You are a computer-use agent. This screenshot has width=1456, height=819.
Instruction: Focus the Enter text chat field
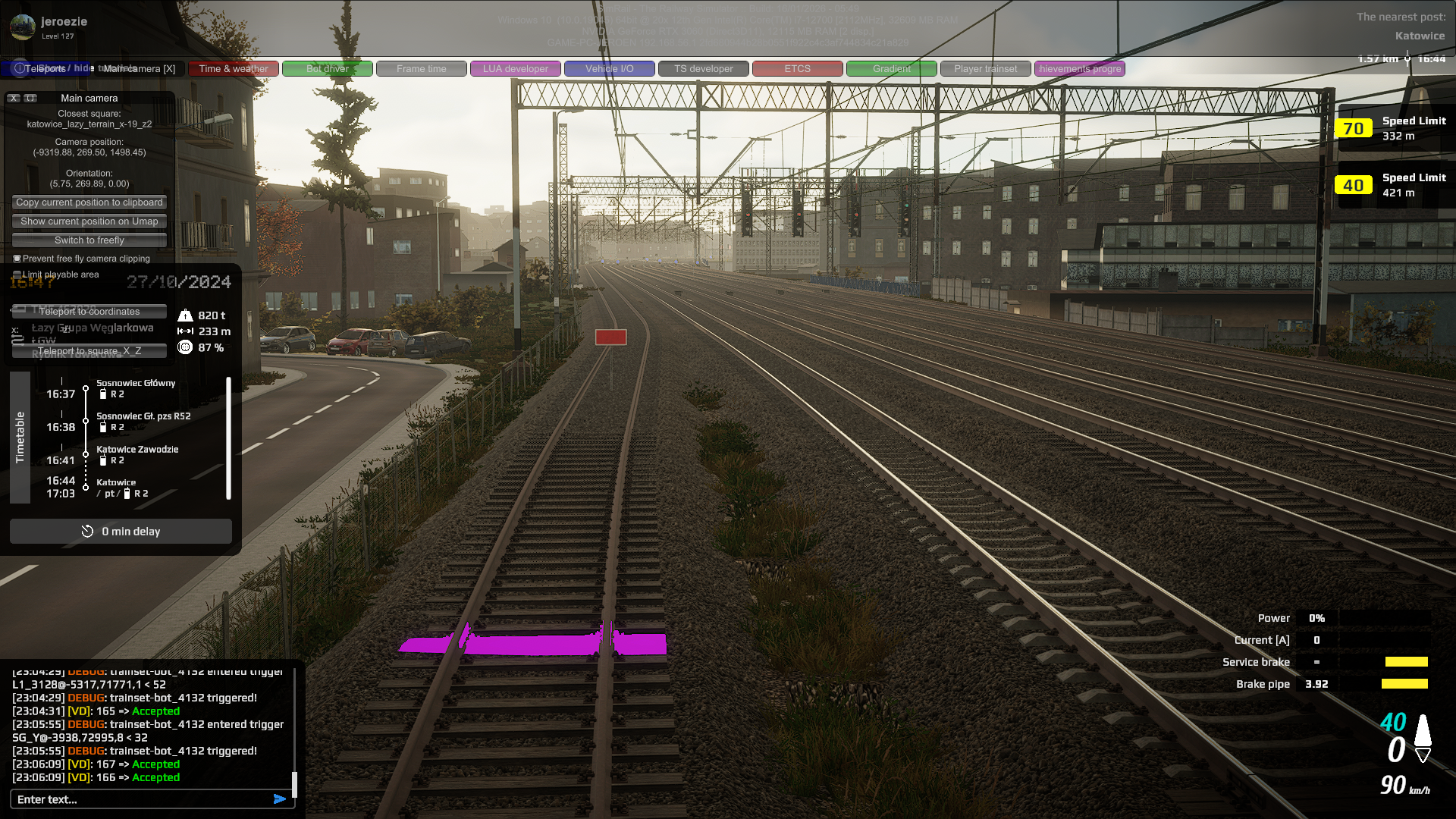(x=140, y=799)
